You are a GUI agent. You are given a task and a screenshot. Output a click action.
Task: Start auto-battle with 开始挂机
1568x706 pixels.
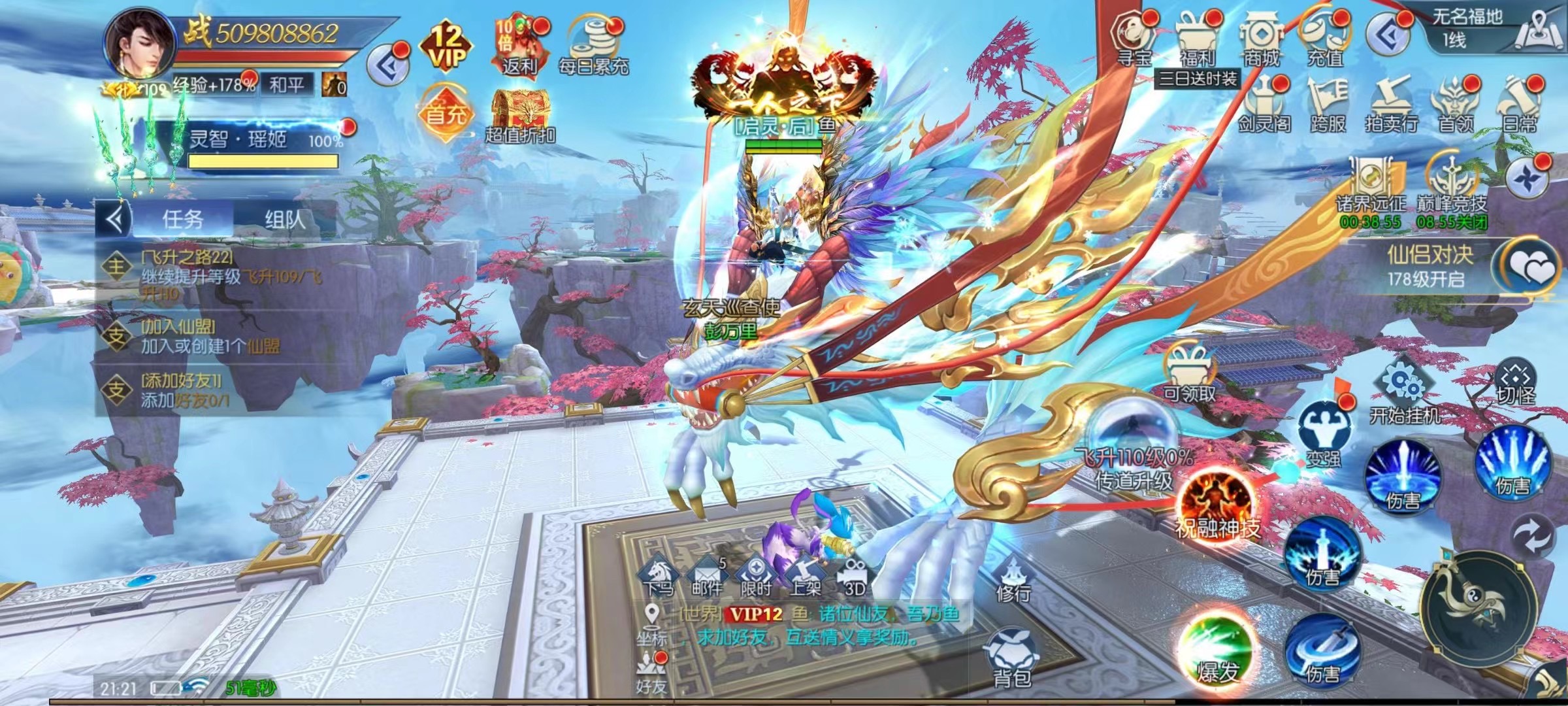click(1403, 391)
